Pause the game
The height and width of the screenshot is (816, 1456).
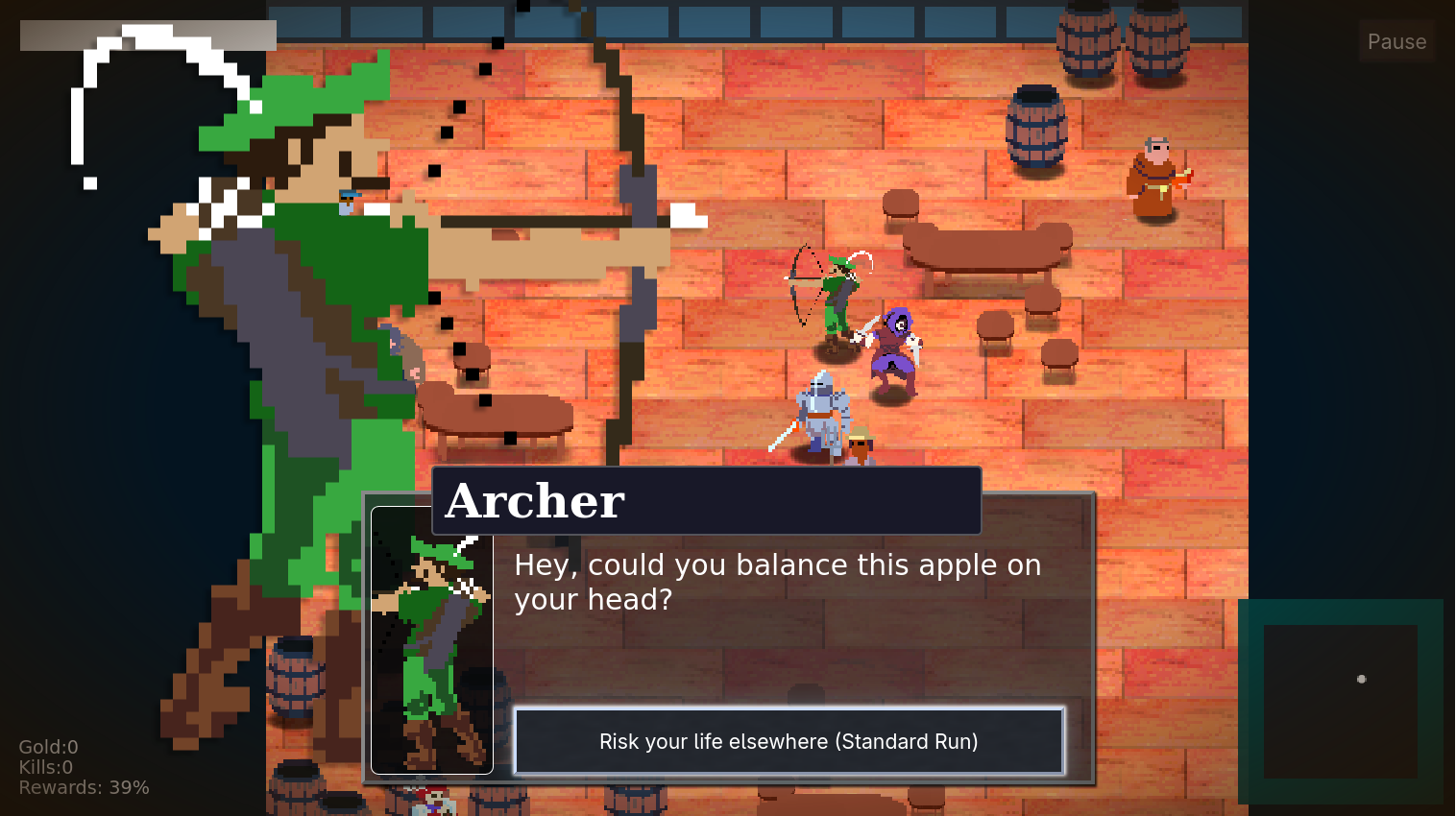pos(1395,41)
